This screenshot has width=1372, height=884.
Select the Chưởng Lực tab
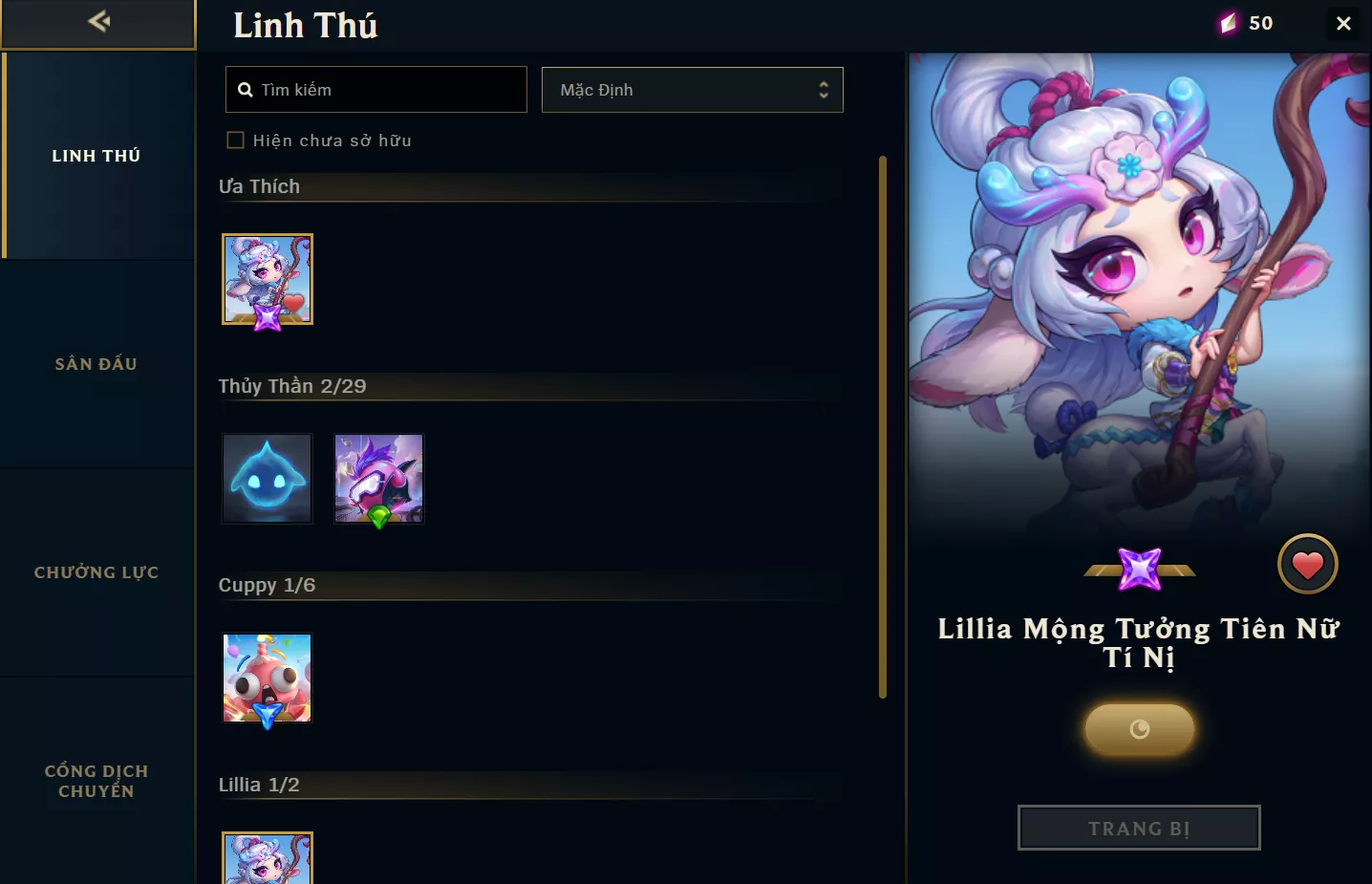pyautogui.click(x=96, y=572)
